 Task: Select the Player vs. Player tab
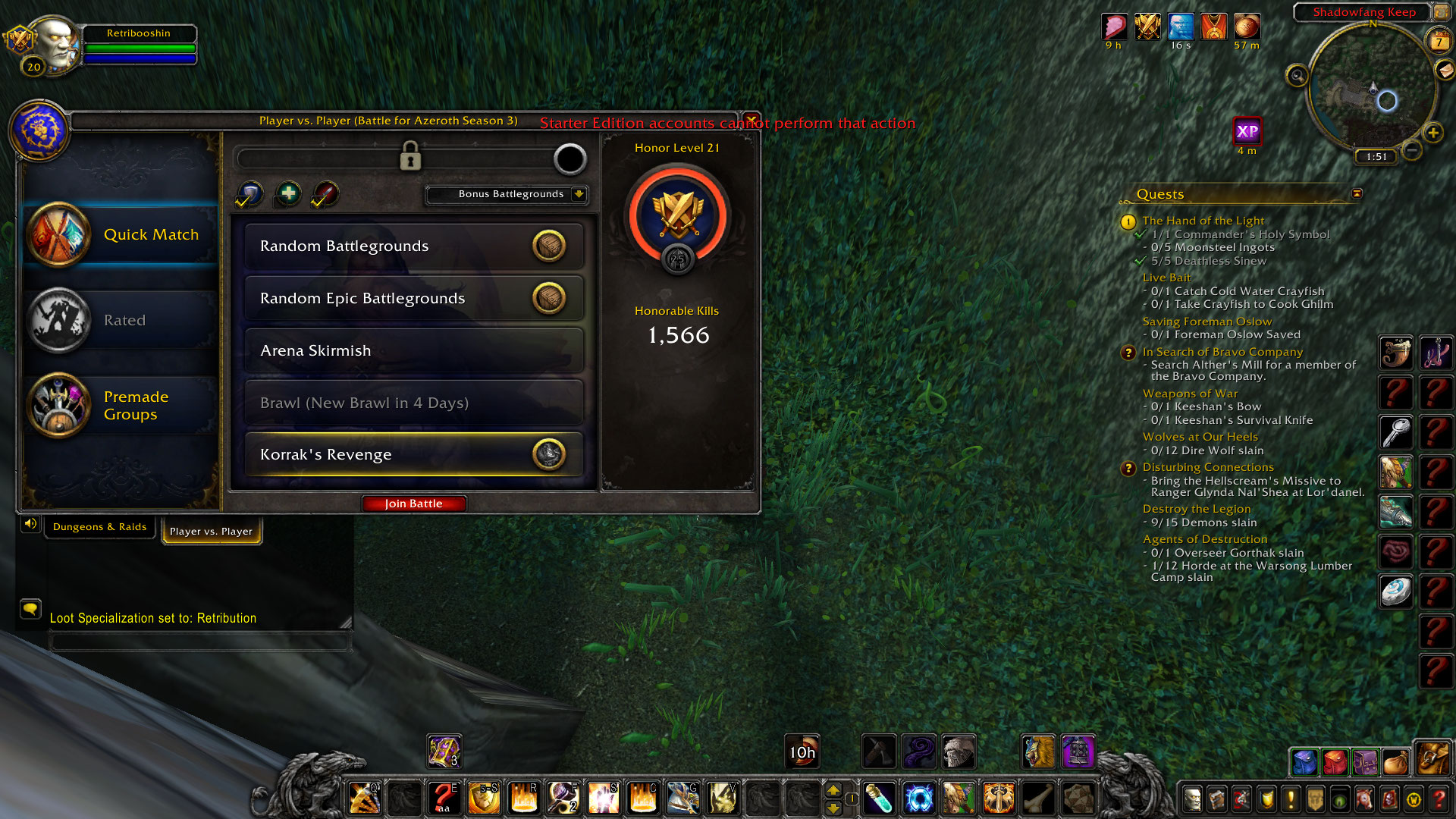click(x=211, y=532)
